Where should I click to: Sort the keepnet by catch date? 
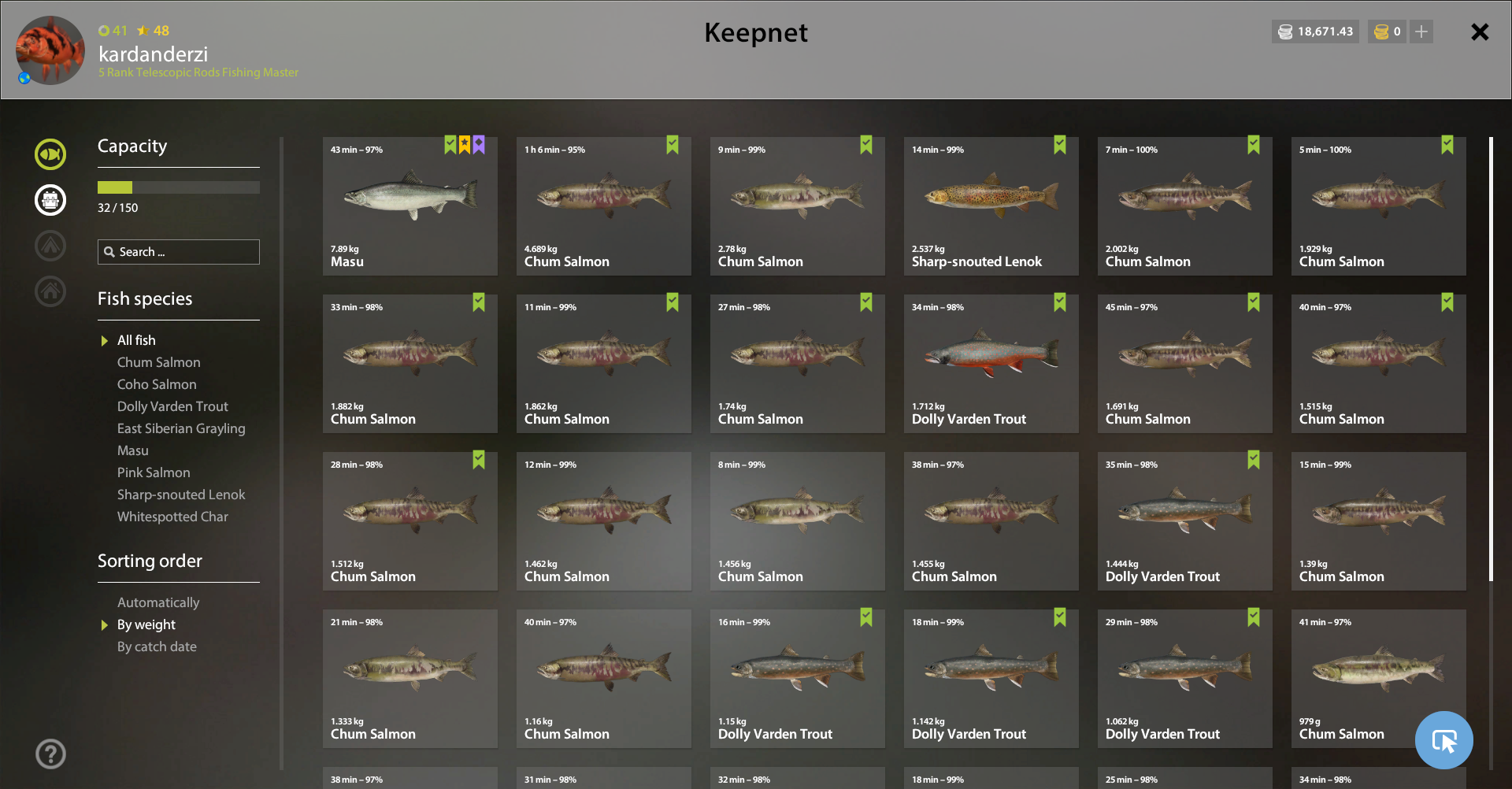(x=157, y=646)
